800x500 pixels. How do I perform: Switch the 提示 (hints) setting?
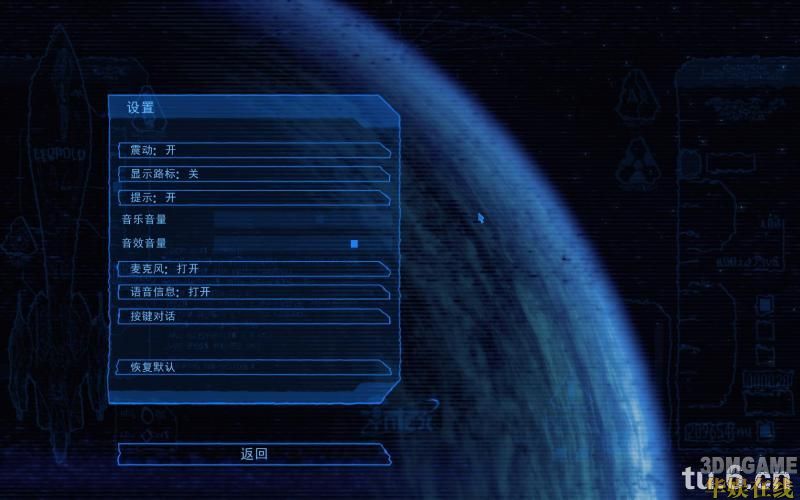pyautogui.click(x=252, y=198)
